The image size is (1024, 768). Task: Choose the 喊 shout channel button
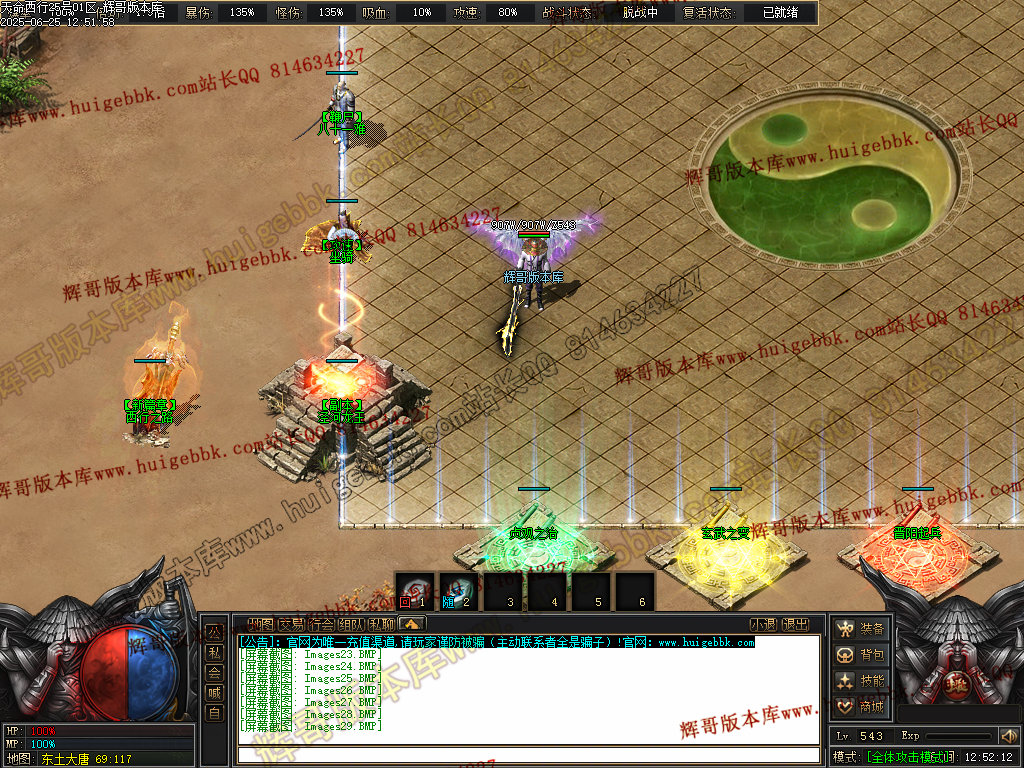click(213, 693)
